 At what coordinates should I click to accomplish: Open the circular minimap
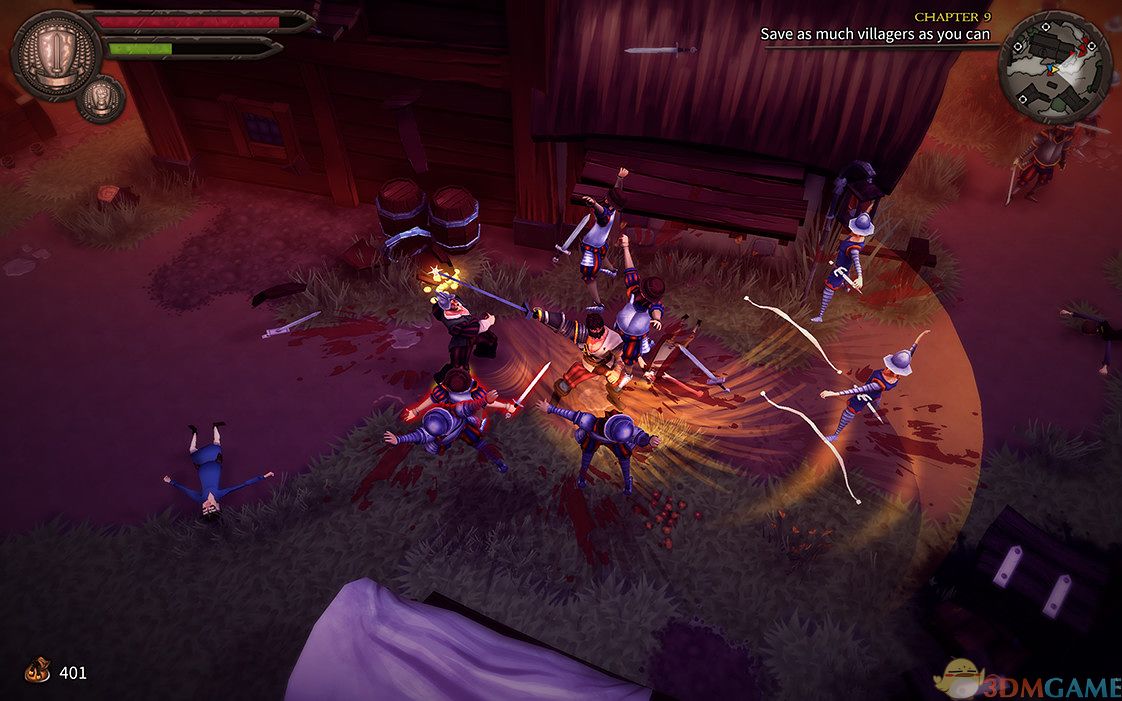pyautogui.click(x=1055, y=67)
